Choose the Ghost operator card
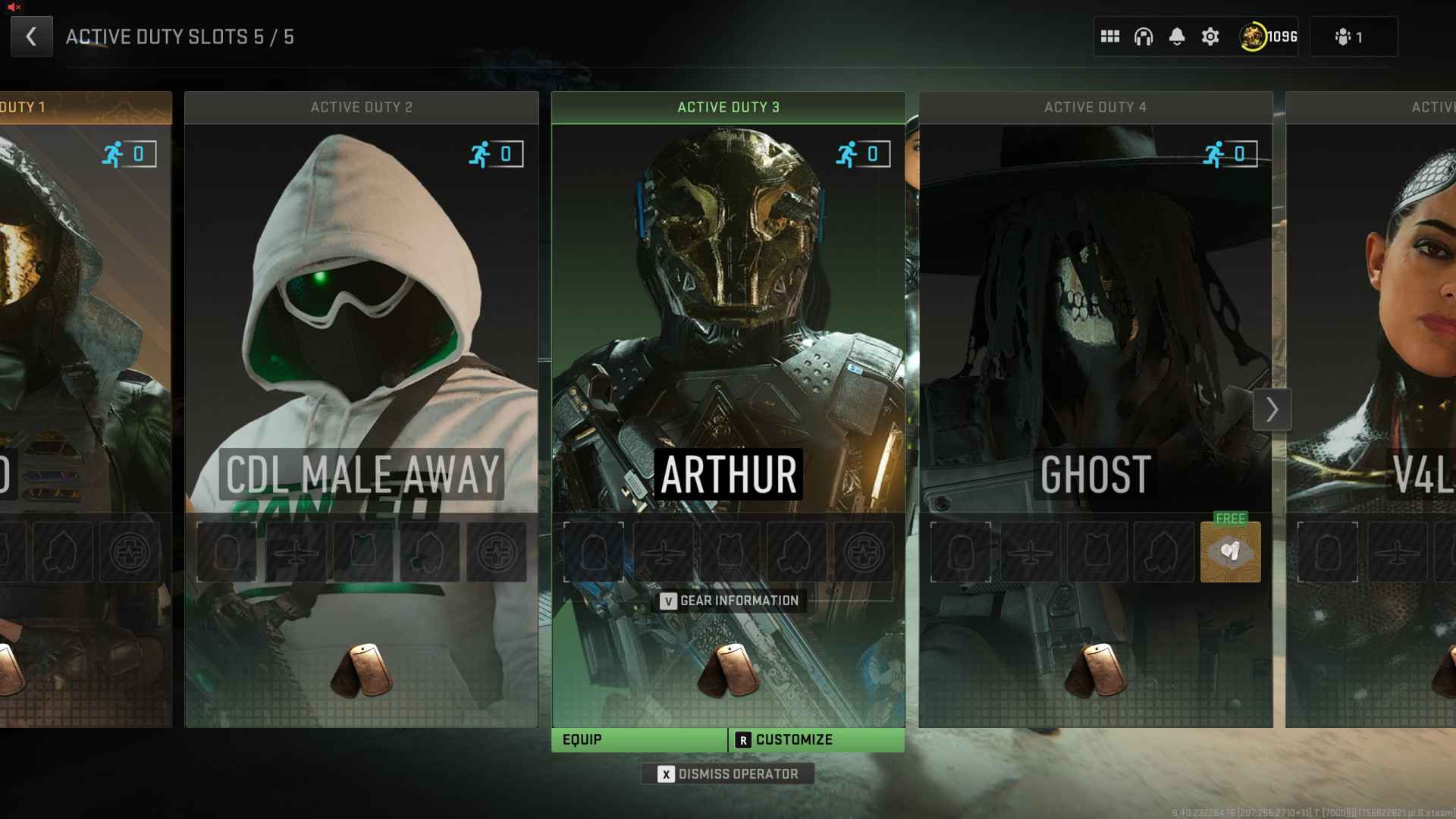 tap(1095, 341)
